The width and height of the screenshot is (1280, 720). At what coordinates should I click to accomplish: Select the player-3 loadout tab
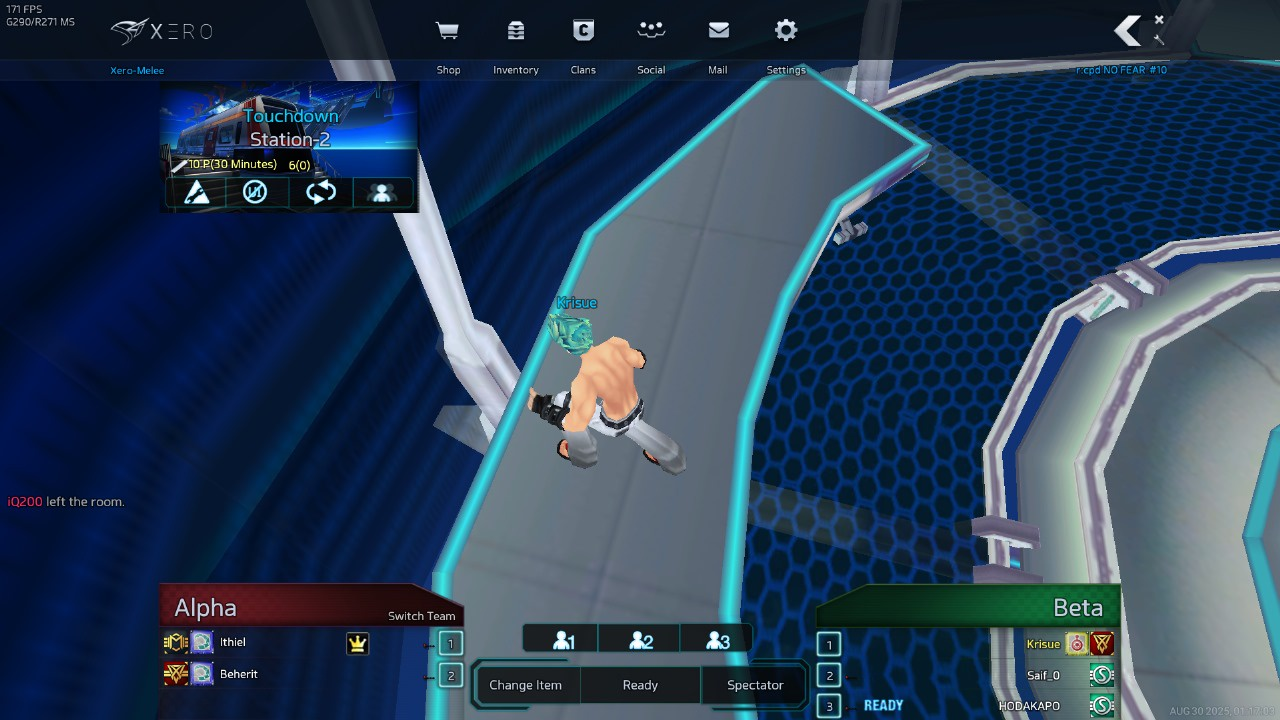tap(717, 641)
